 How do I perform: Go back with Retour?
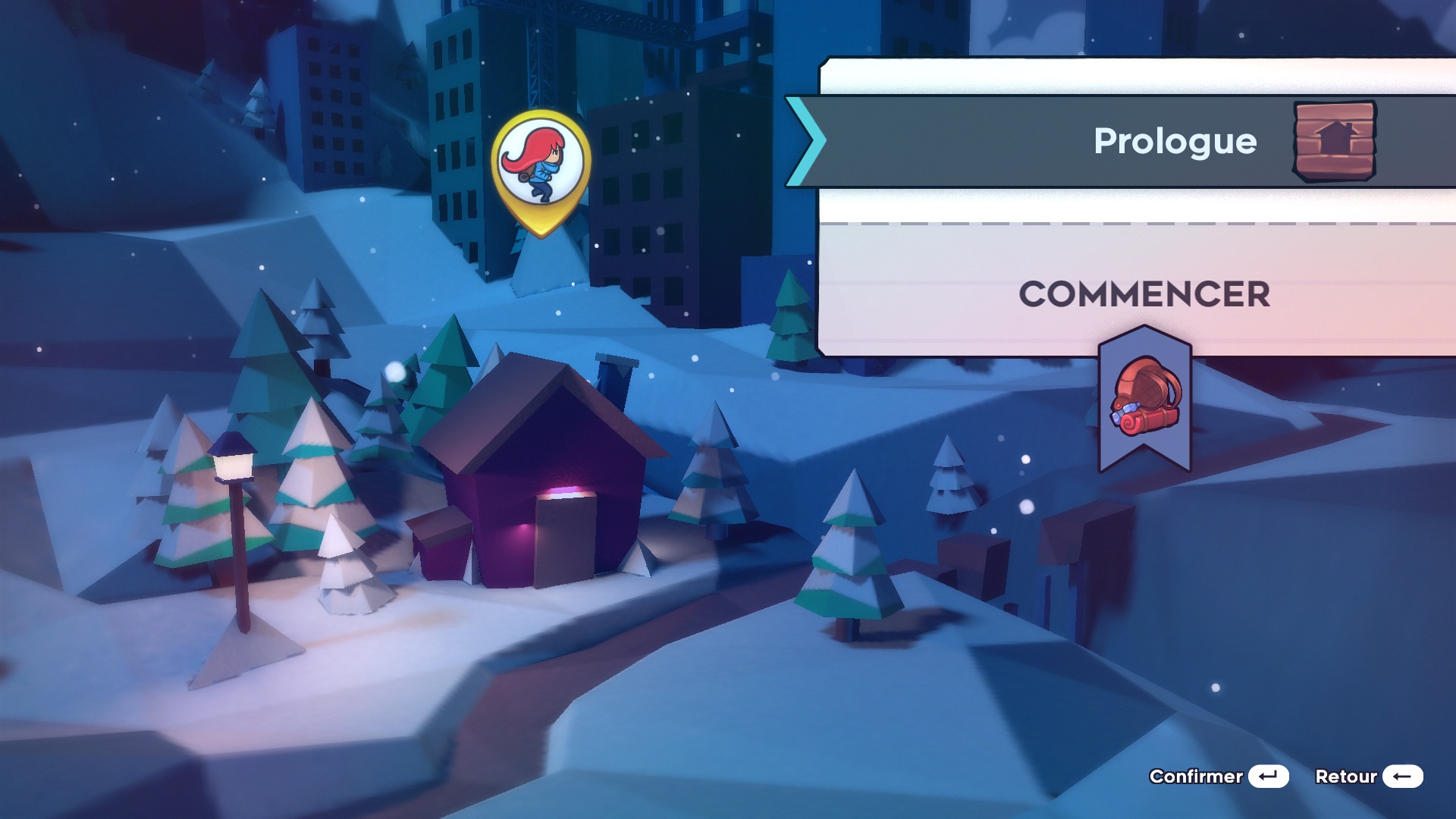pyautogui.click(x=1368, y=777)
